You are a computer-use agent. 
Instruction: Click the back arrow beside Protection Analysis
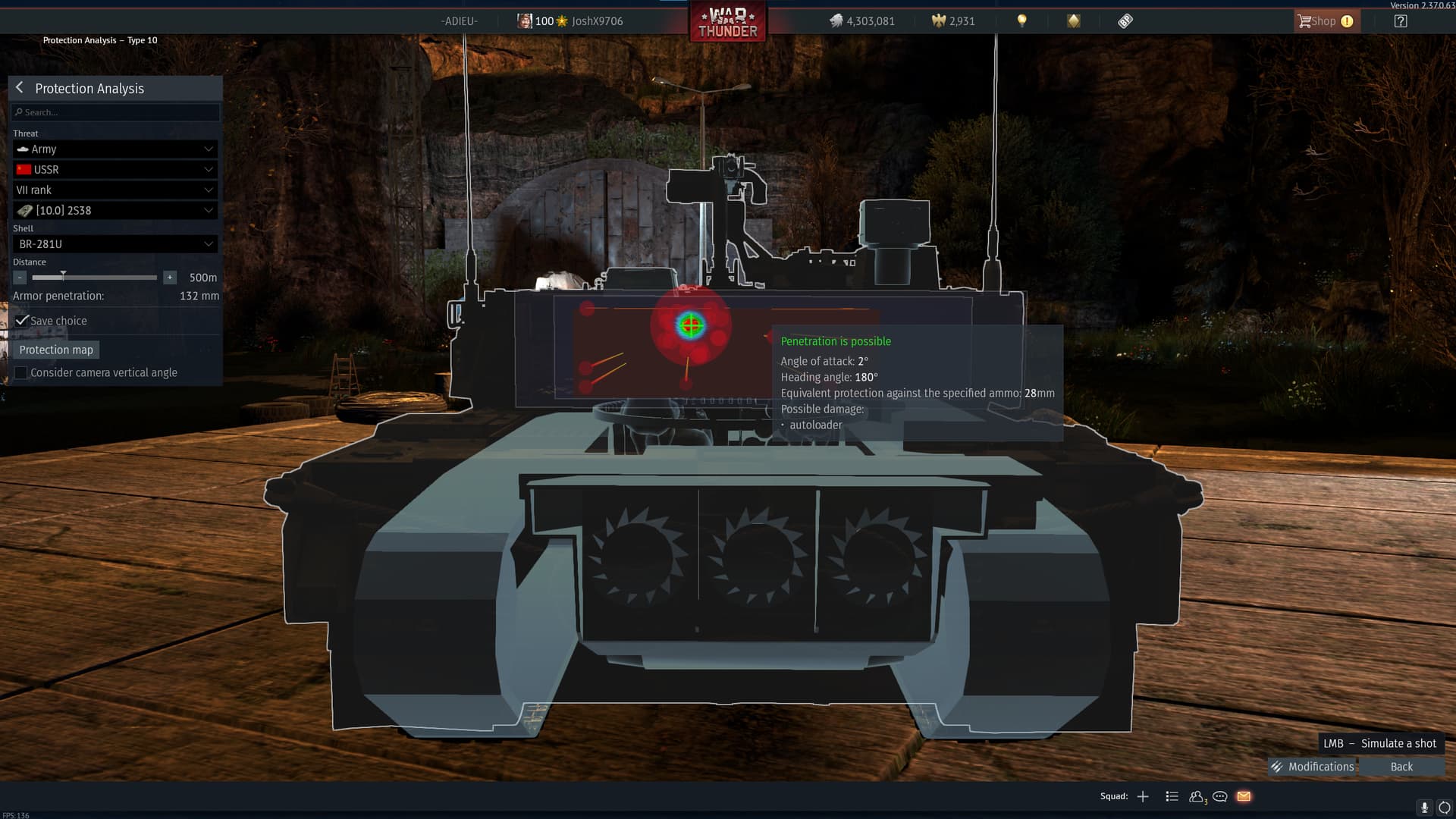(19, 88)
